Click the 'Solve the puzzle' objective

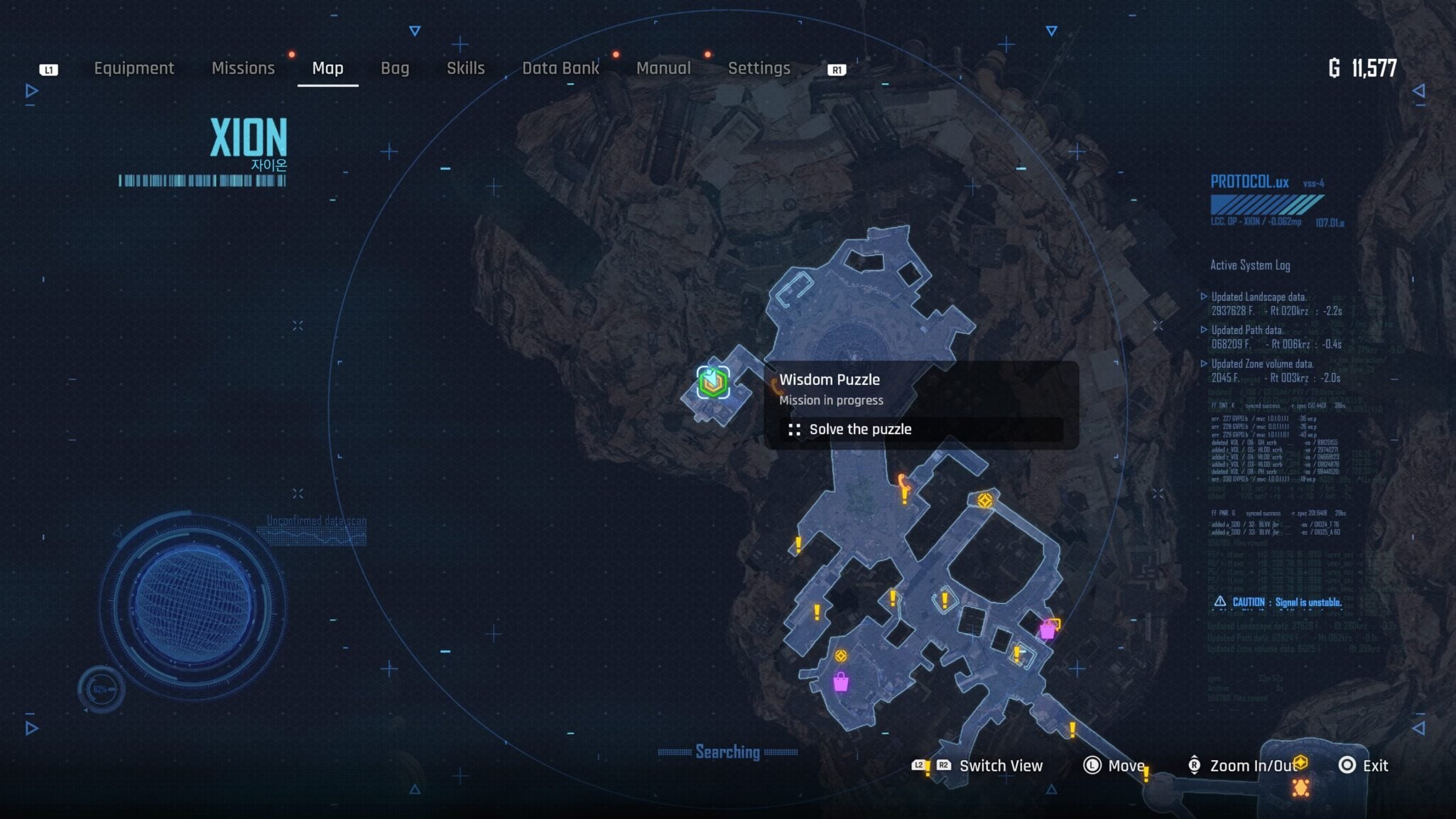[859, 429]
